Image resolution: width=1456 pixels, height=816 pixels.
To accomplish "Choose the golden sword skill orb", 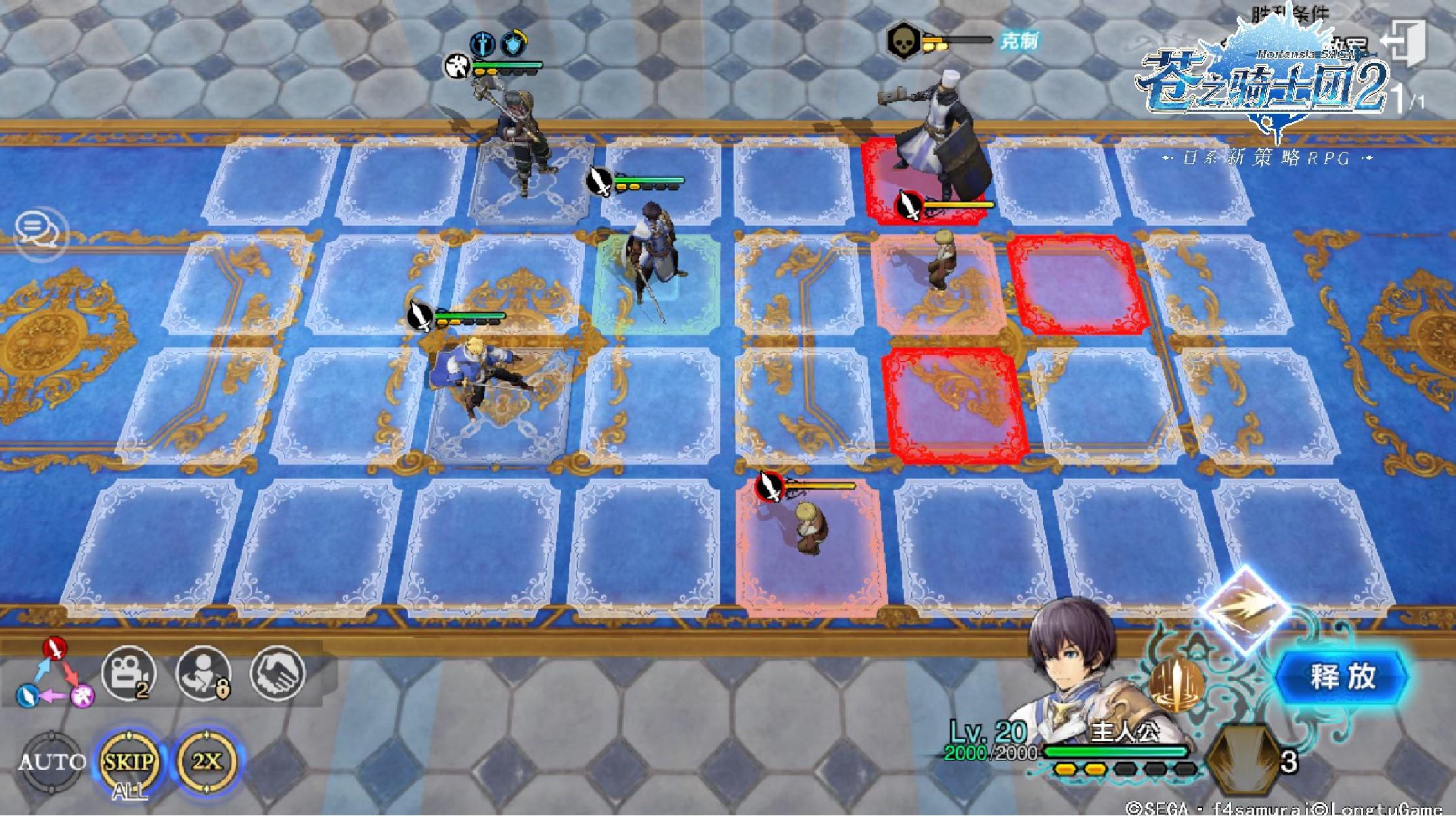I will 1176,686.
